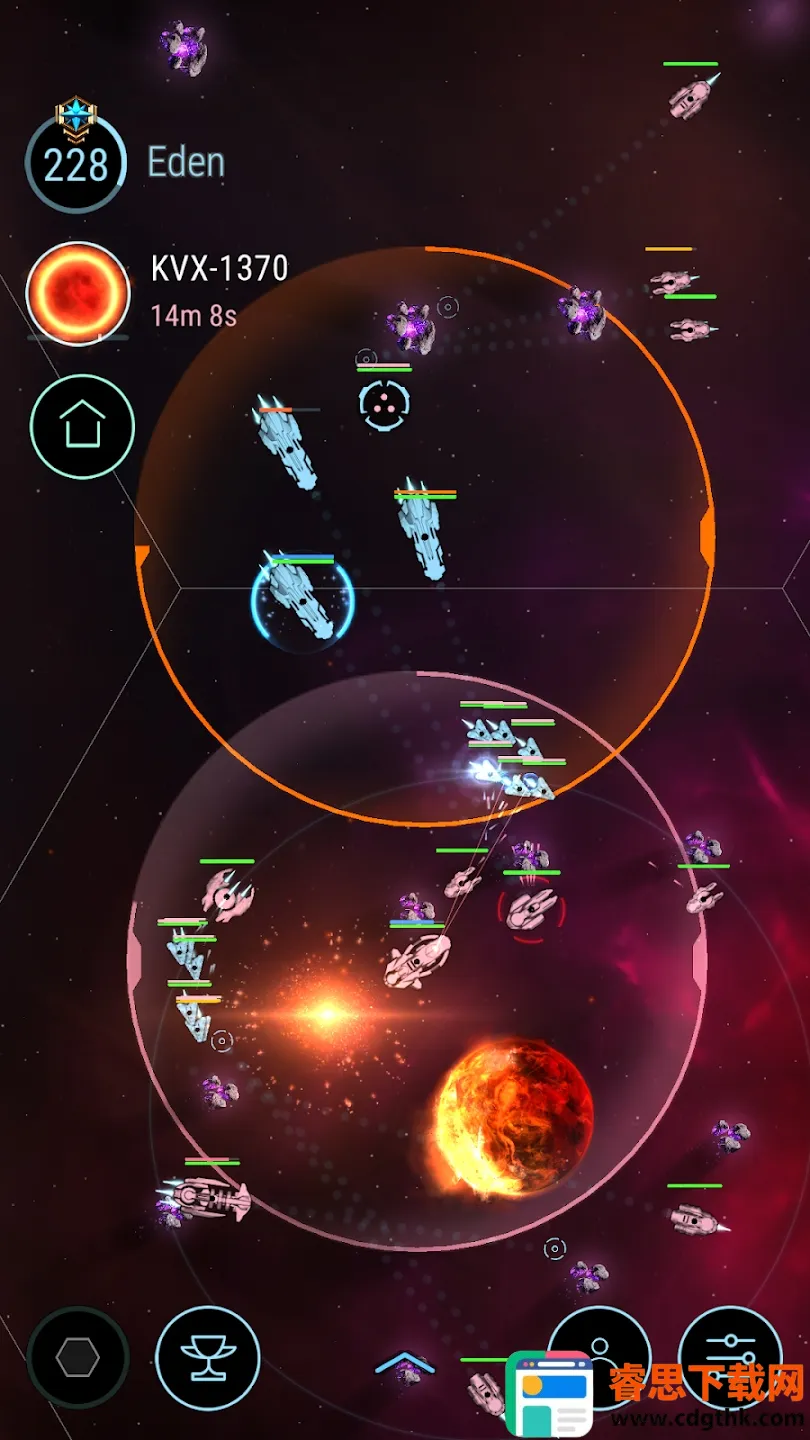The height and width of the screenshot is (1440, 810).
Task: Select the KVX-1370 red star icon
Action: (x=78, y=294)
